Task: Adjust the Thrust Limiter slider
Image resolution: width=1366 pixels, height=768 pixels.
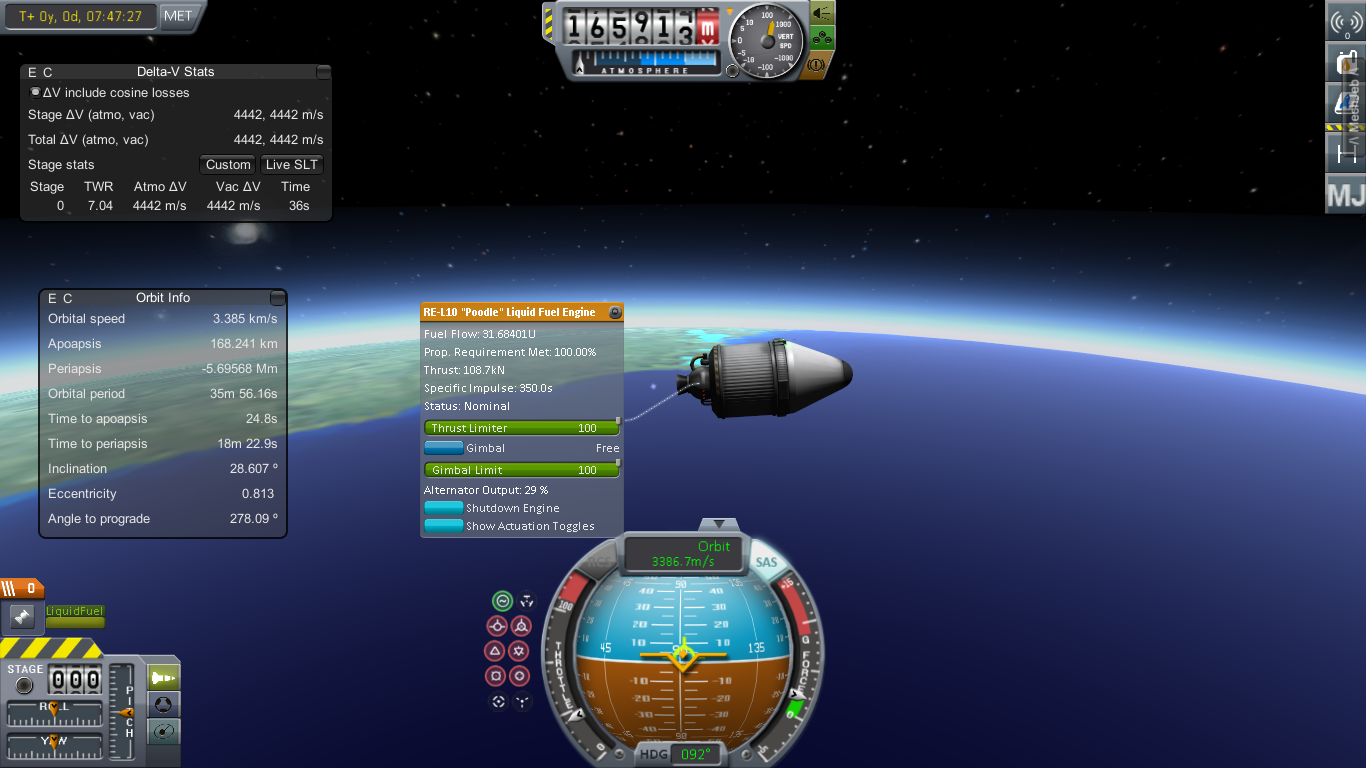Action: pos(521,428)
